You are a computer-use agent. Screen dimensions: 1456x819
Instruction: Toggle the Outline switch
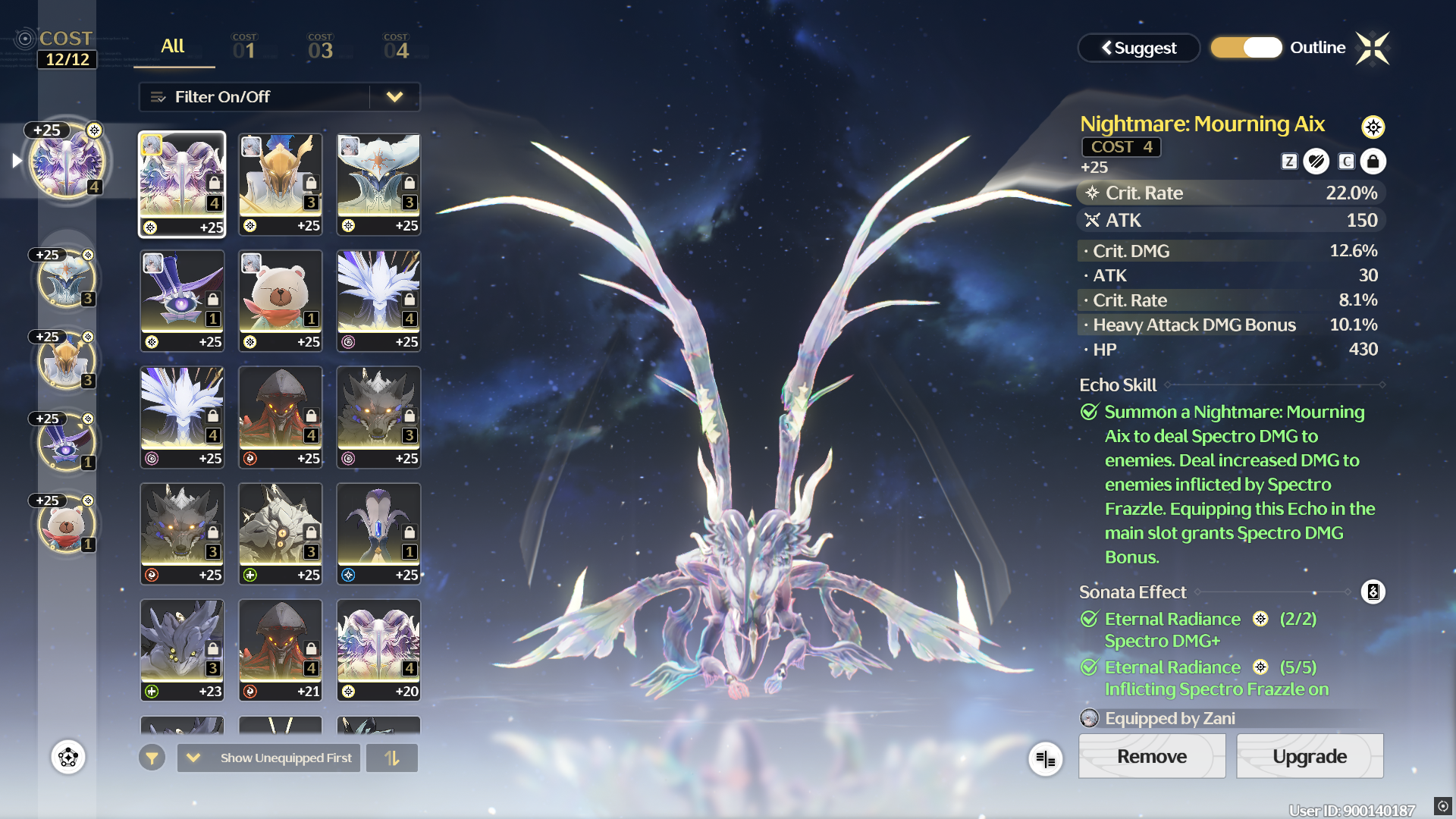[x=1246, y=48]
